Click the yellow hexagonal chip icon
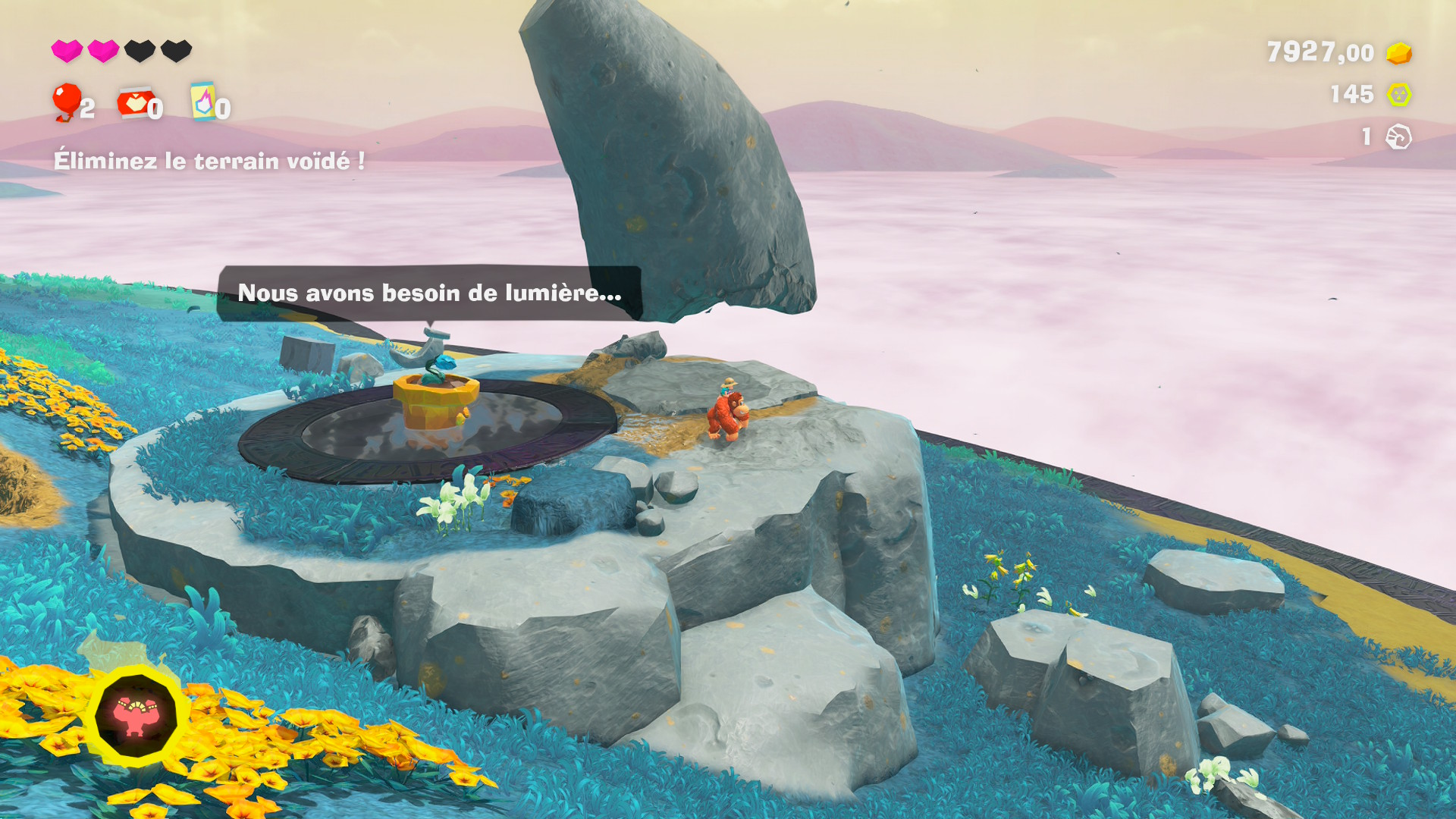 pos(1399,95)
